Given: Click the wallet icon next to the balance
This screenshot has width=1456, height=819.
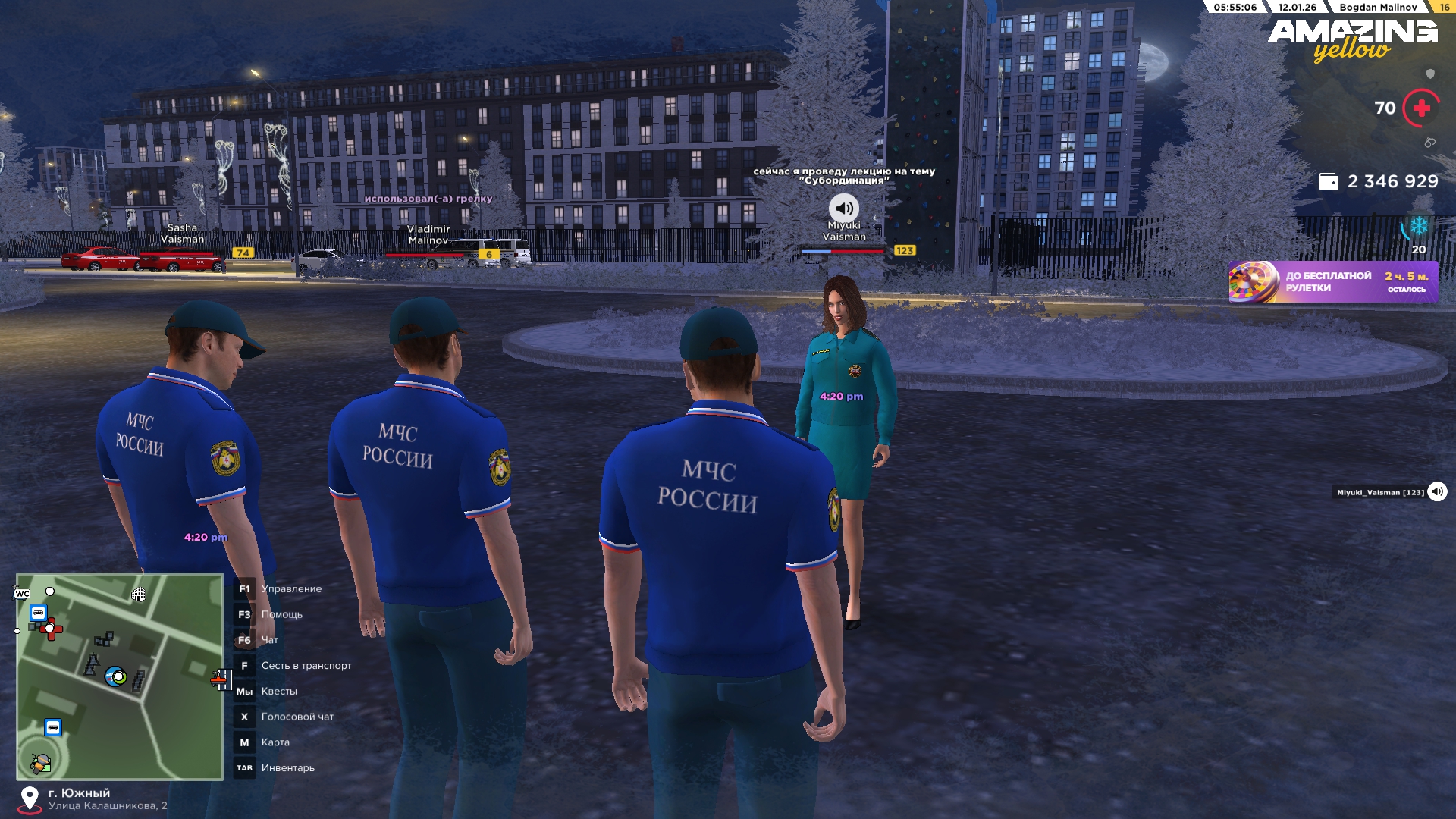Looking at the screenshot, I should [1328, 182].
